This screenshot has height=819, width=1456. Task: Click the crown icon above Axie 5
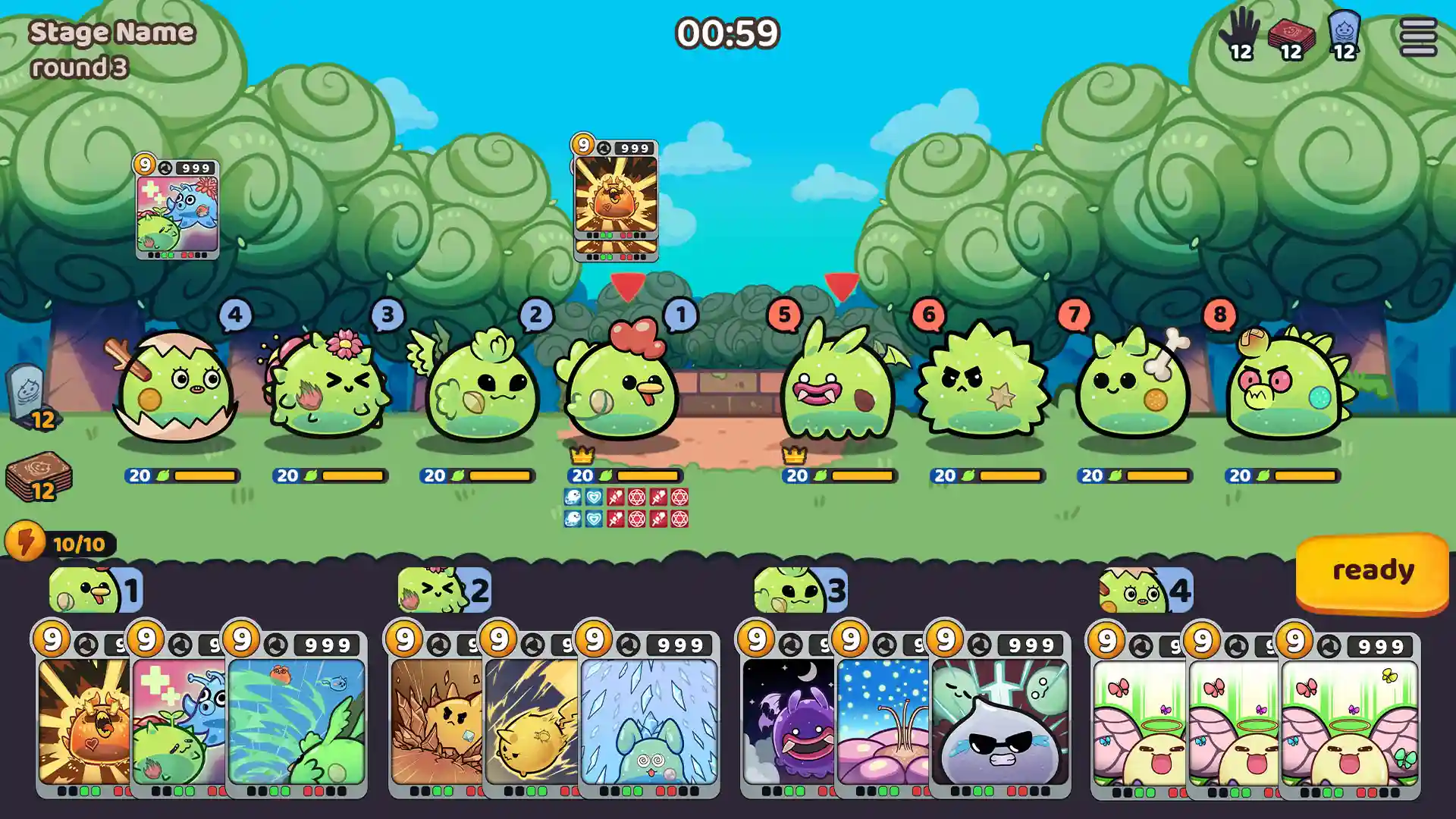click(793, 456)
